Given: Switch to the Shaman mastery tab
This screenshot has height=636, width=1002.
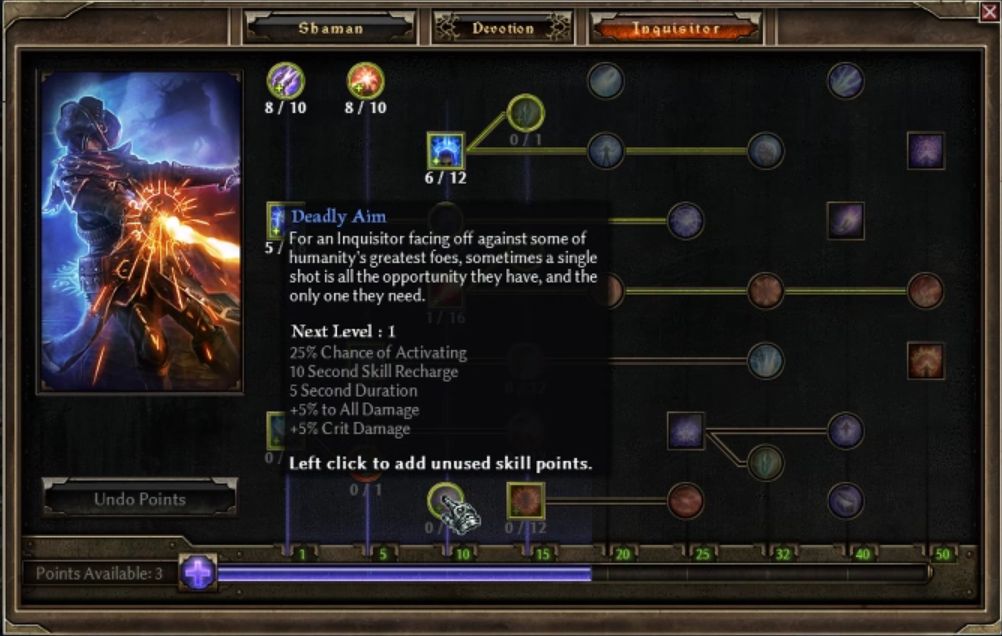Looking at the screenshot, I should [x=329, y=28].
